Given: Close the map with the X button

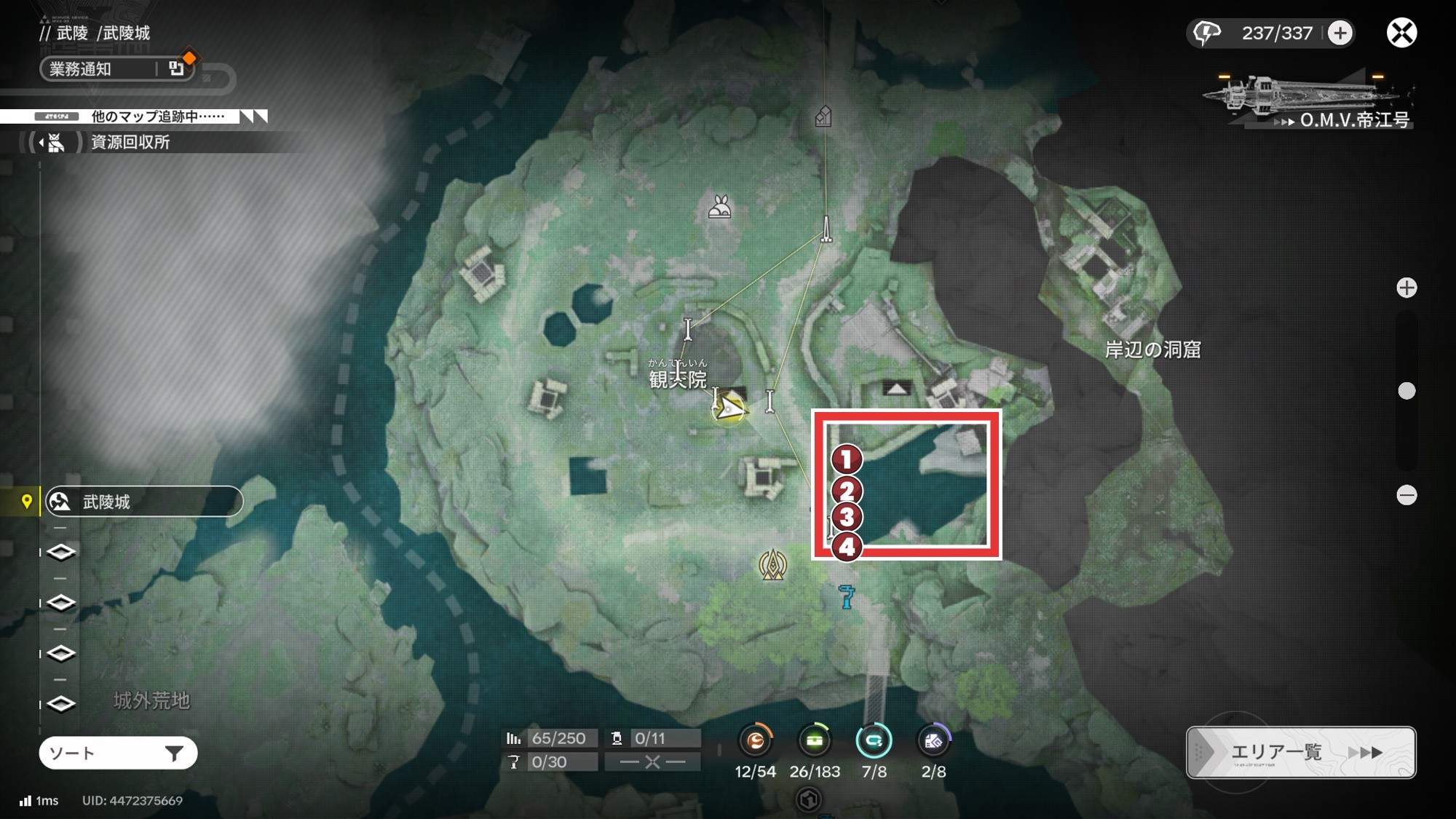Looking at the screenshot, I should (1401, 33).
